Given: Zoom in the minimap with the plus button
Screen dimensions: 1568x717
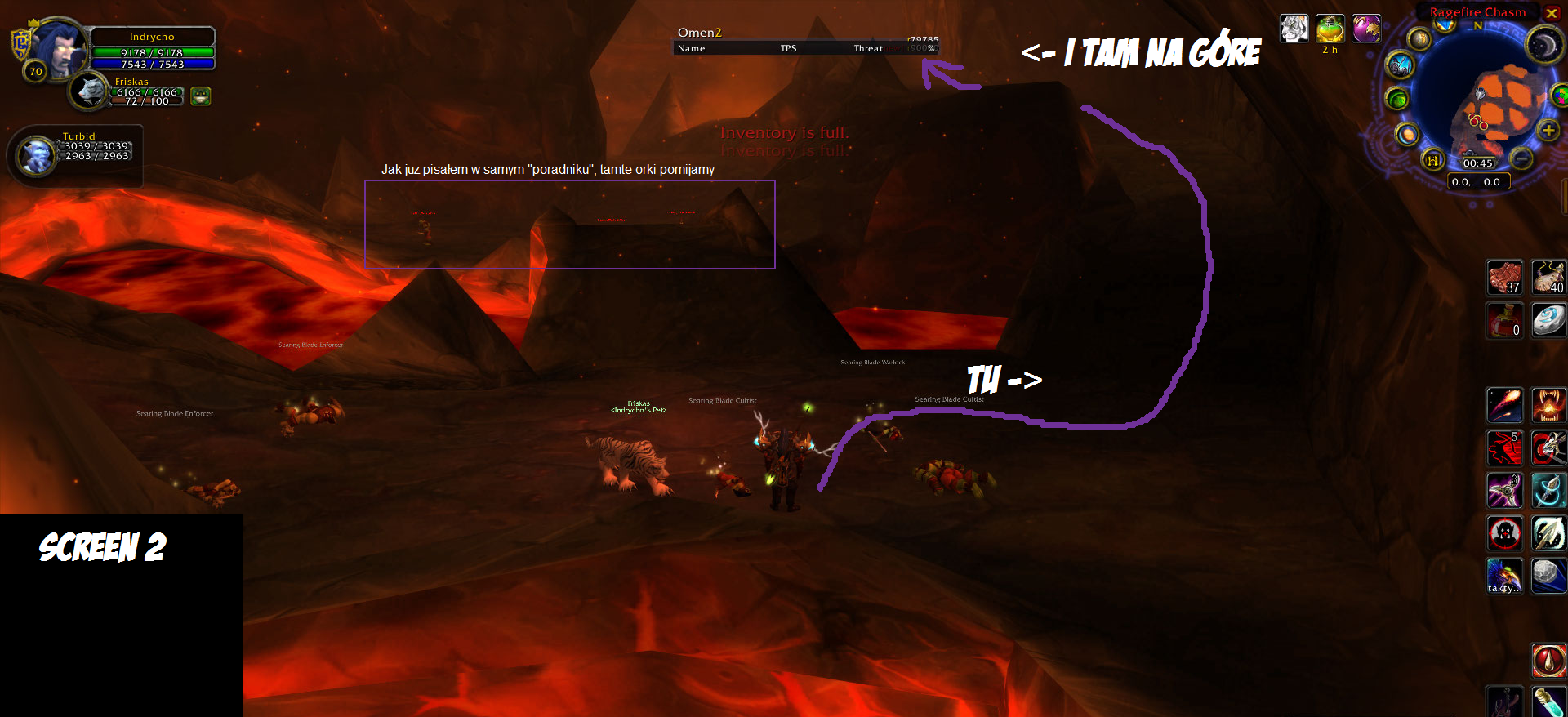Looking at the screenshot, I should [x=1548, y=131].
